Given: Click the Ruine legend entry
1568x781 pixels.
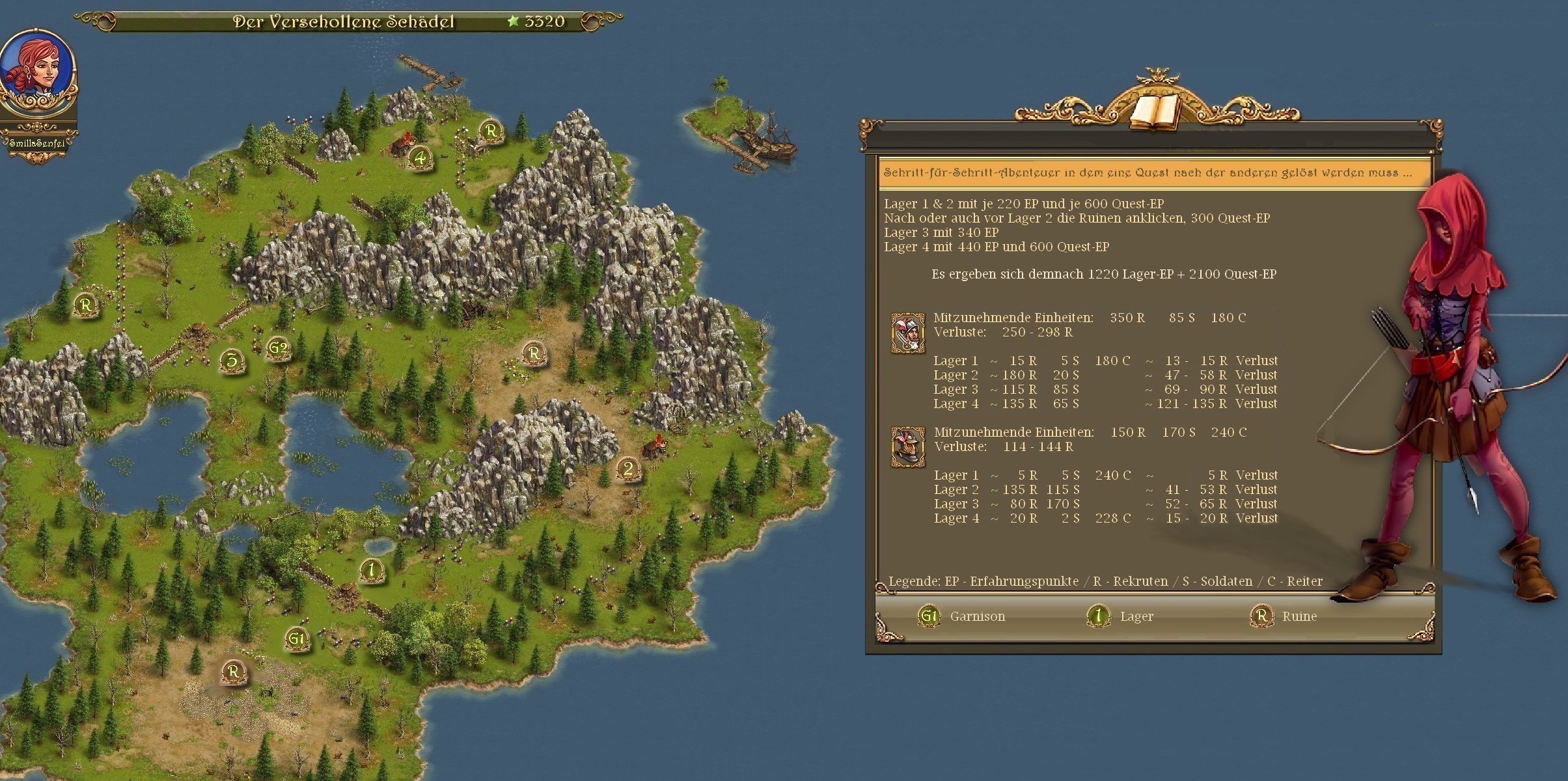Looking at the screenshot, I should click(x=1284, y=616).
